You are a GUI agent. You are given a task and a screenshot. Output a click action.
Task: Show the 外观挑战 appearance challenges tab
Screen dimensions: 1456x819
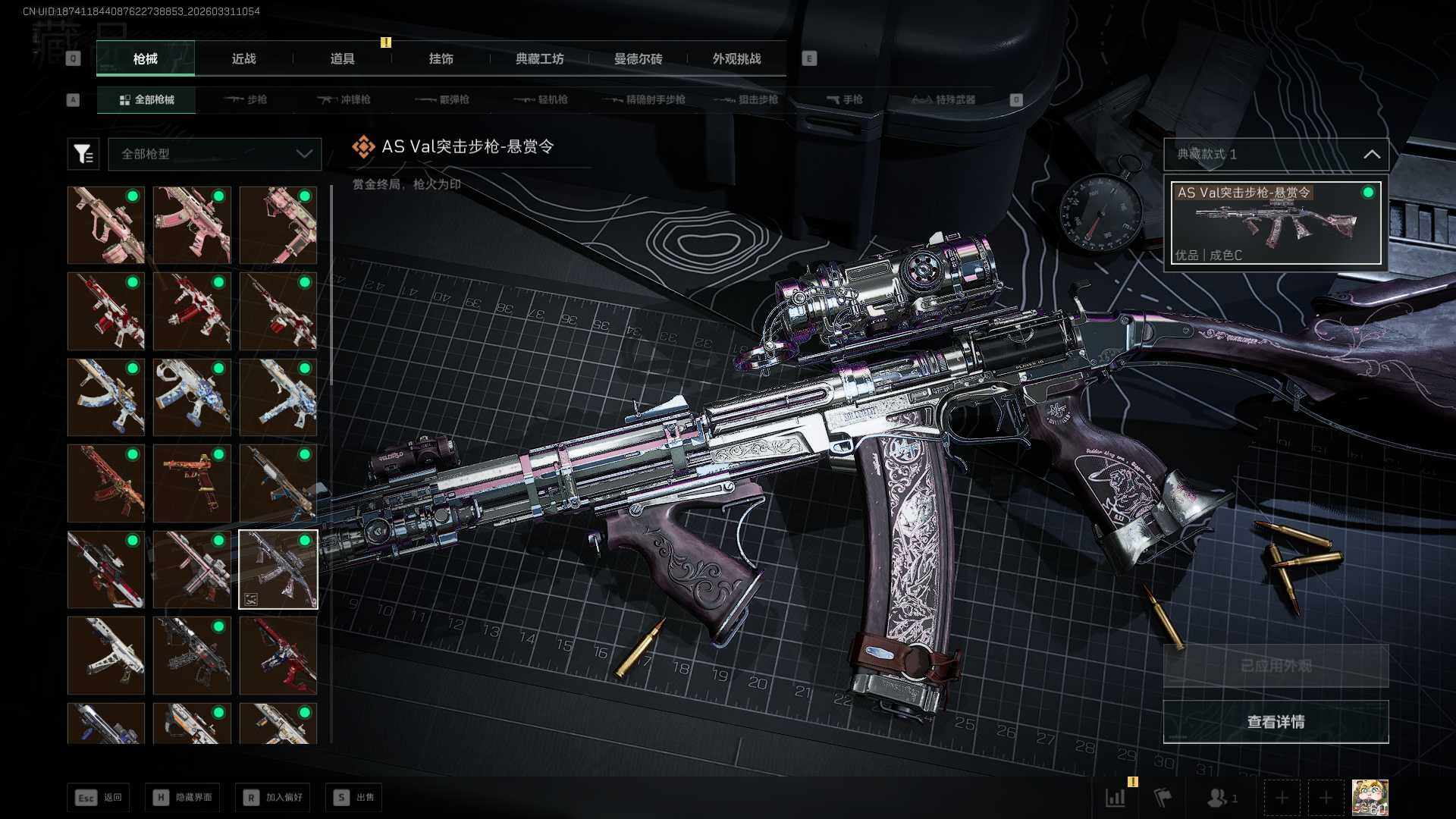click(x=736, y=58)
